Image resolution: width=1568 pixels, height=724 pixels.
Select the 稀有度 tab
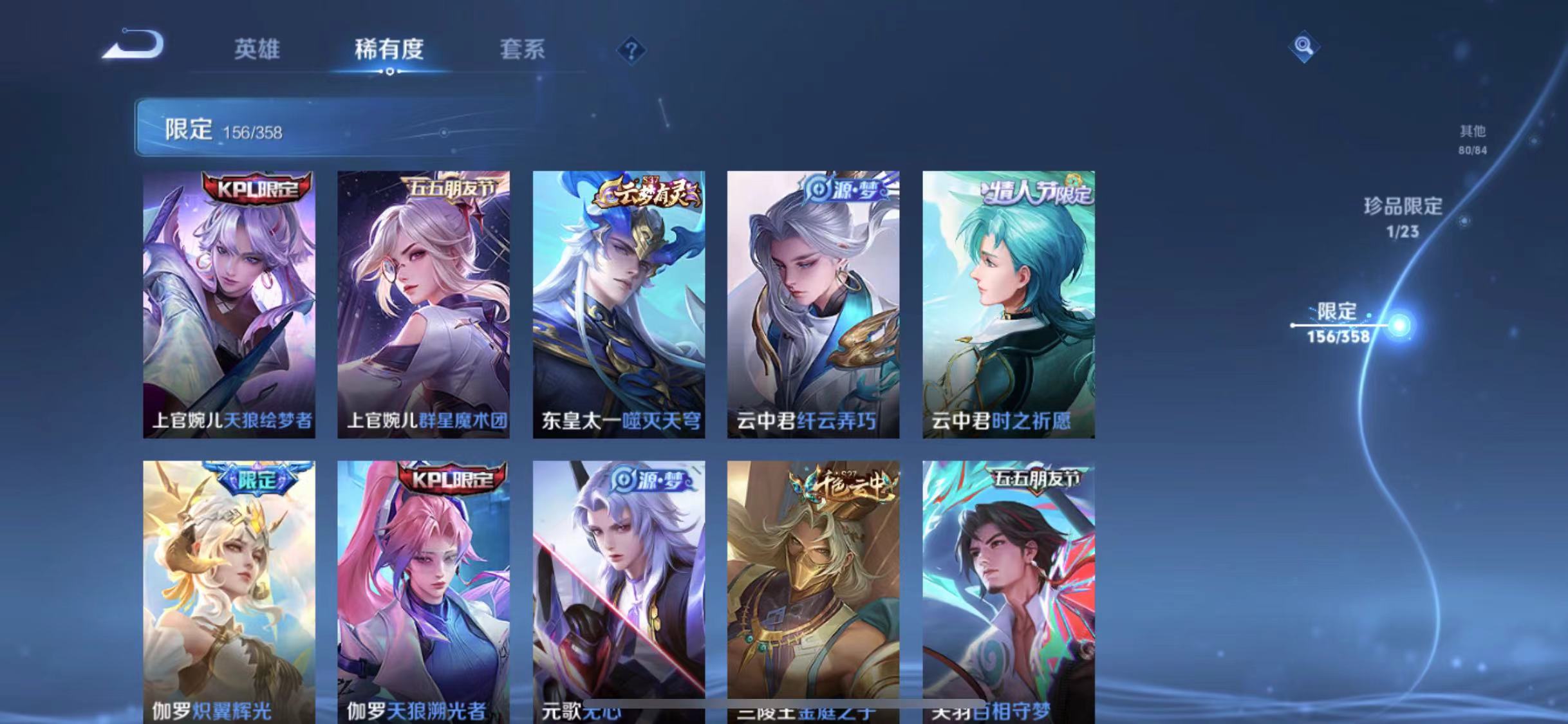coord(387,51)
